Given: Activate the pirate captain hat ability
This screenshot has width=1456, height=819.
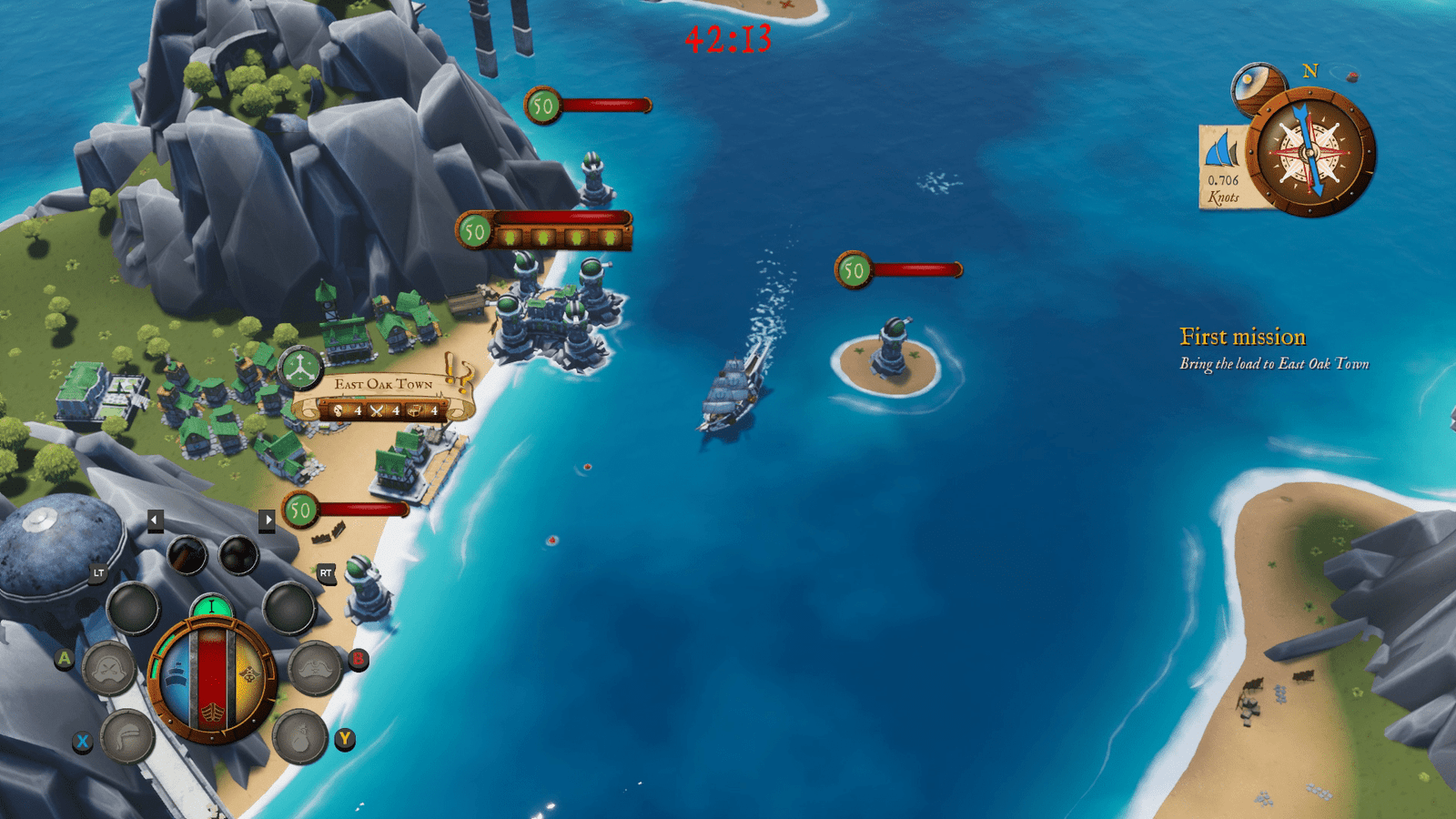Looking at the screenshot, I should [x=315, y=667].
